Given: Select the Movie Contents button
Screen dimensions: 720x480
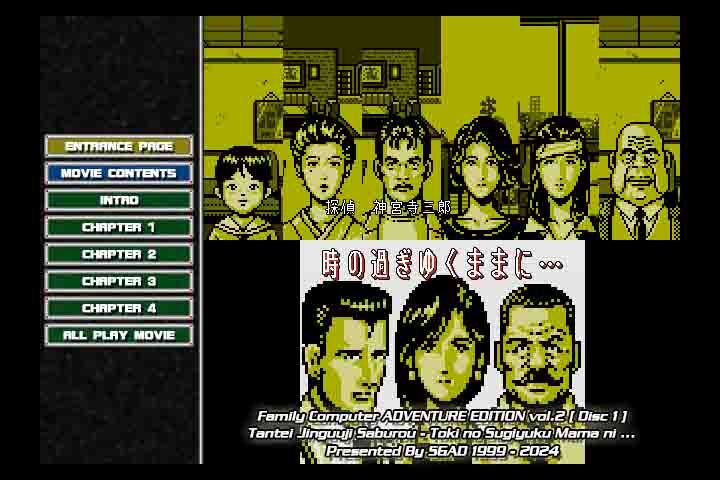Looking at the screenshot, I should tap(119, 173).
